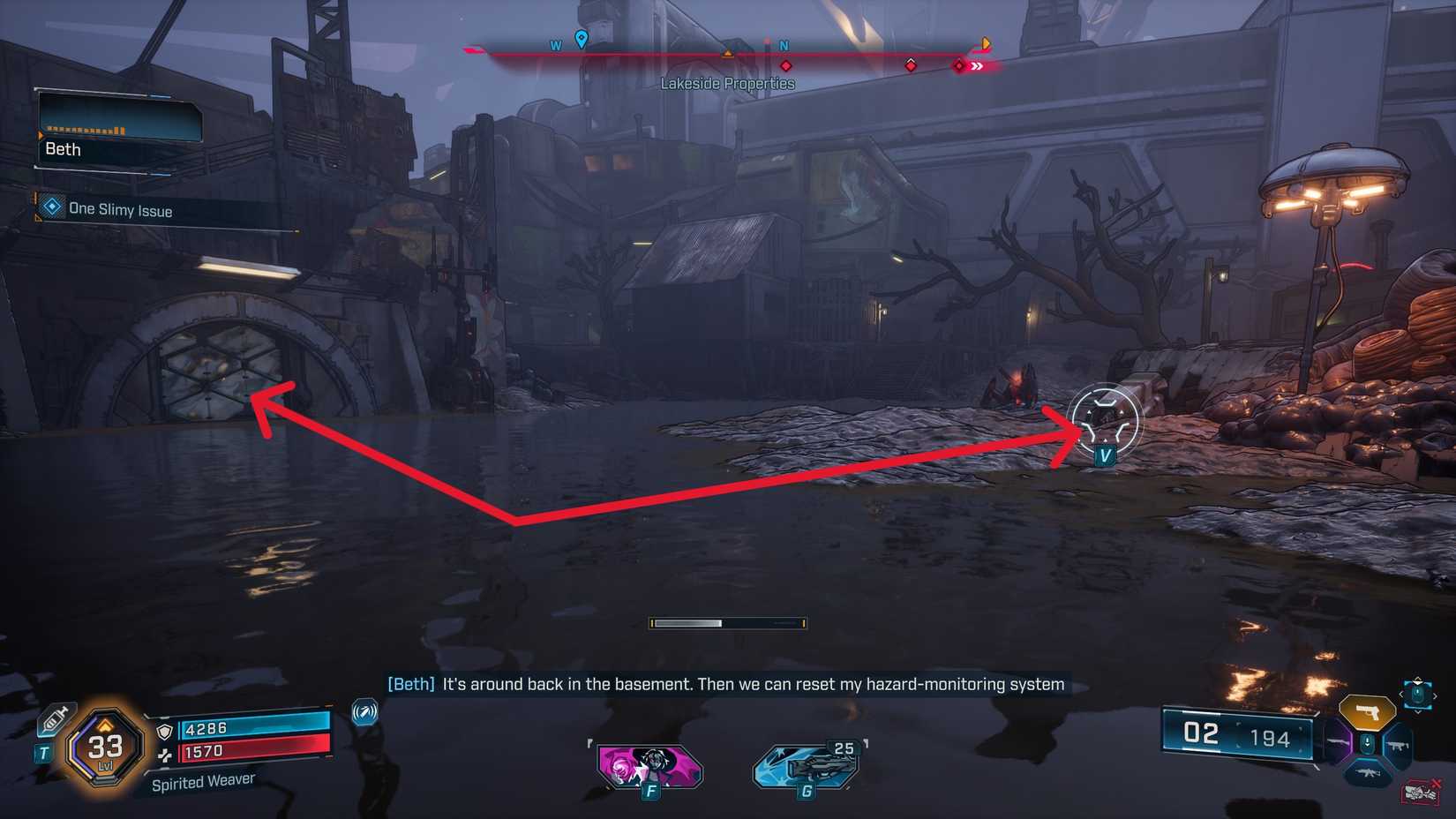Select the equipped pistol in the weapon wheel
The height and width of the screenshot is (819, 1456).
tap(1367, 712)
